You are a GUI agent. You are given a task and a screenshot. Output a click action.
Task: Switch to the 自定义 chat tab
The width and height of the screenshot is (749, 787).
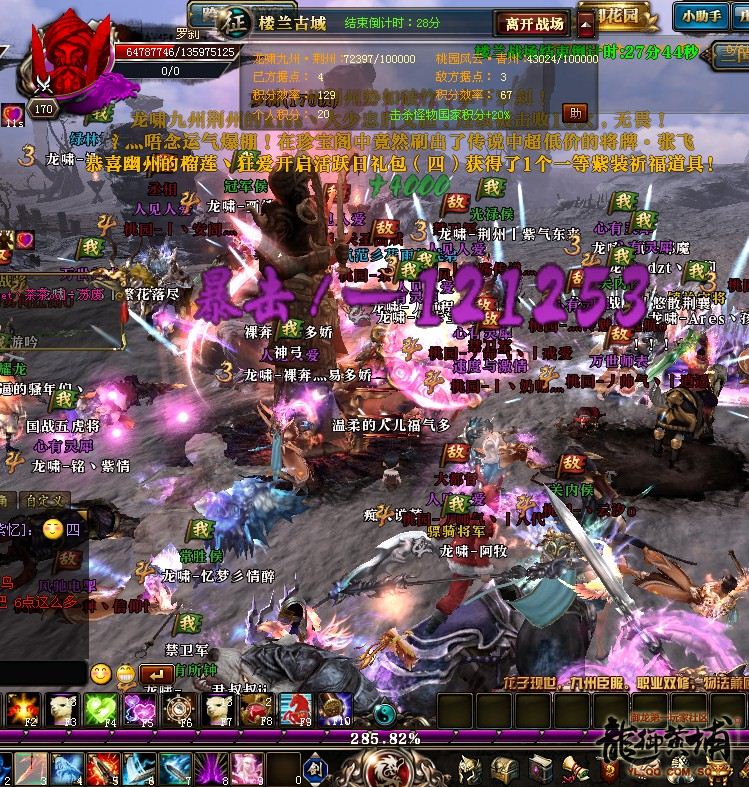pos(45,500)
